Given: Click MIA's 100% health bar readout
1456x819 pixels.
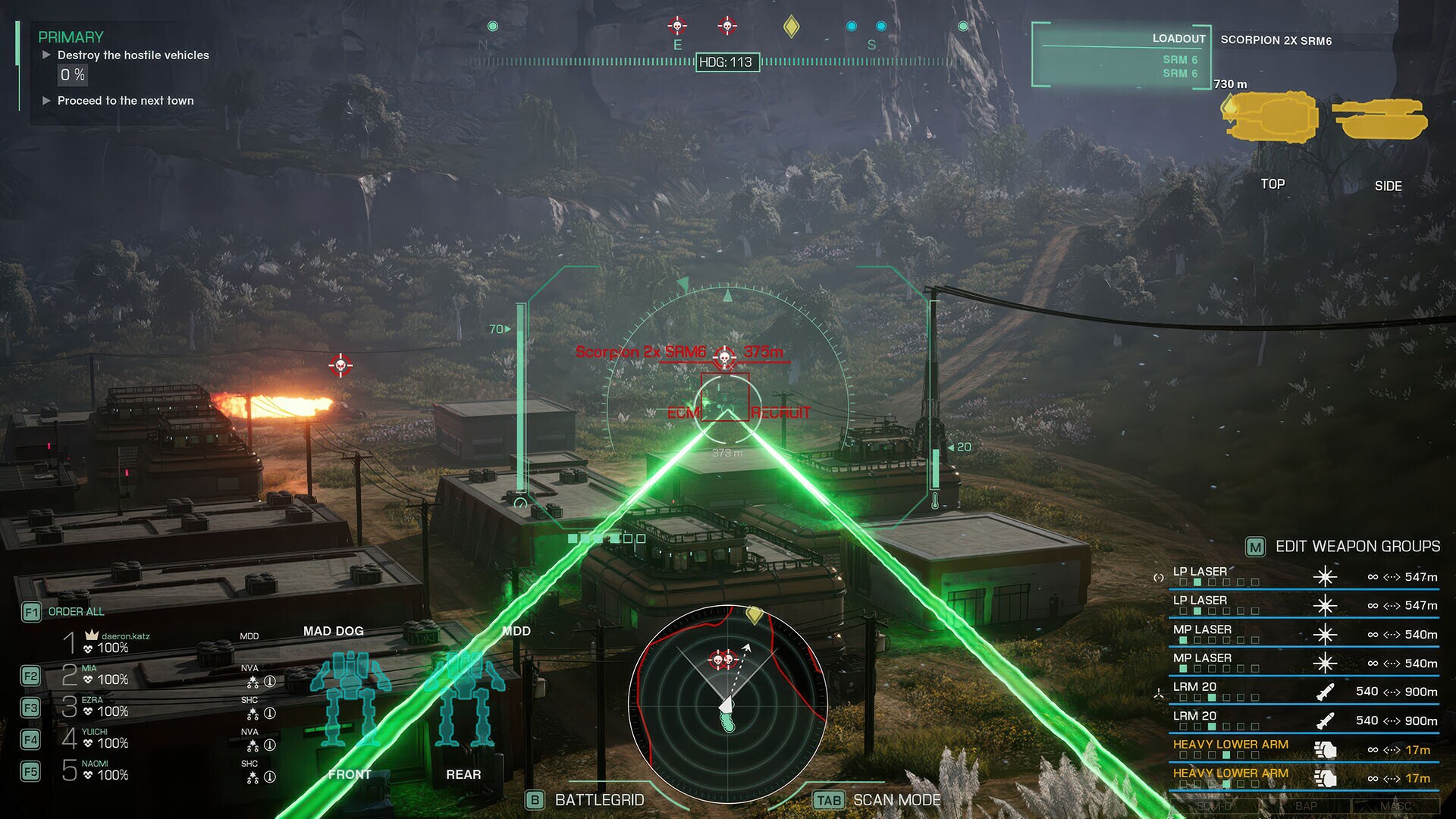Looking at the screenshot, I should click(105, 679).
